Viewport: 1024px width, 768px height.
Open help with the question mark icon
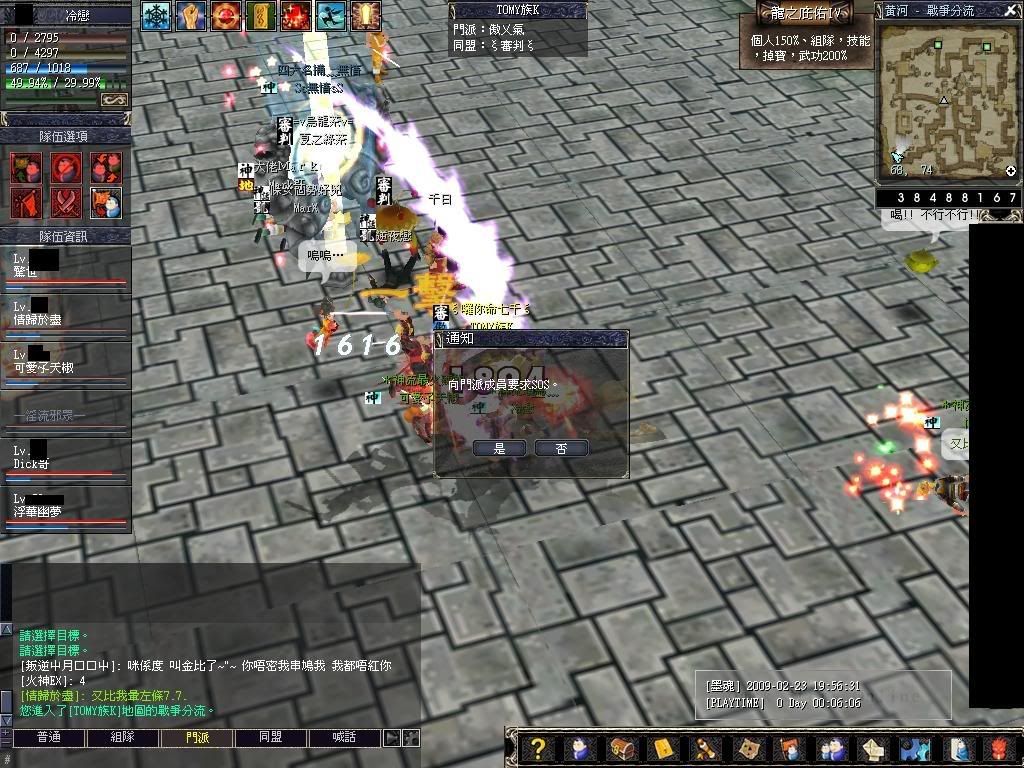pos(538,749)
